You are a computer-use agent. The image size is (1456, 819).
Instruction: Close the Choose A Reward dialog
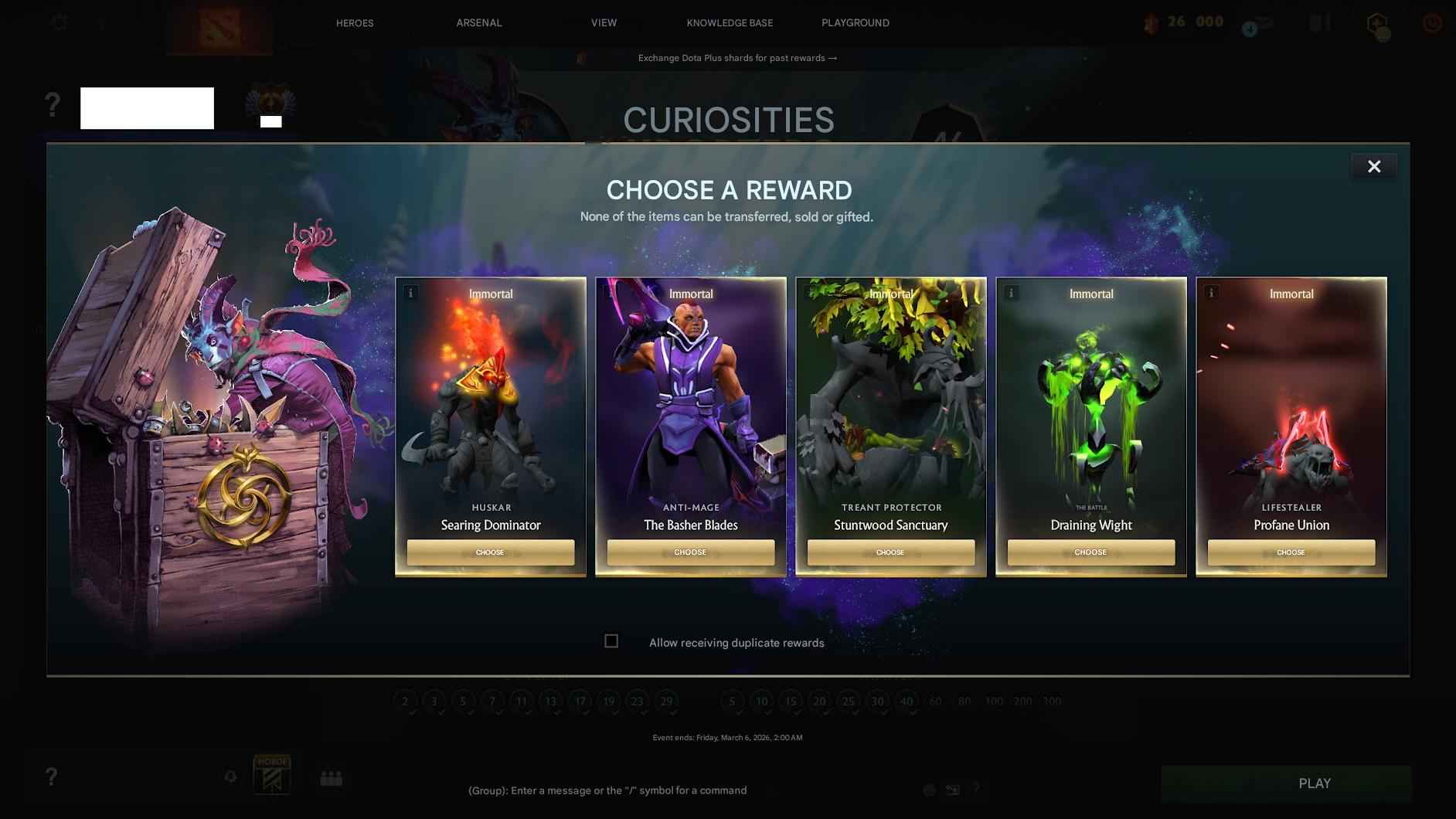pos(1374,165)
